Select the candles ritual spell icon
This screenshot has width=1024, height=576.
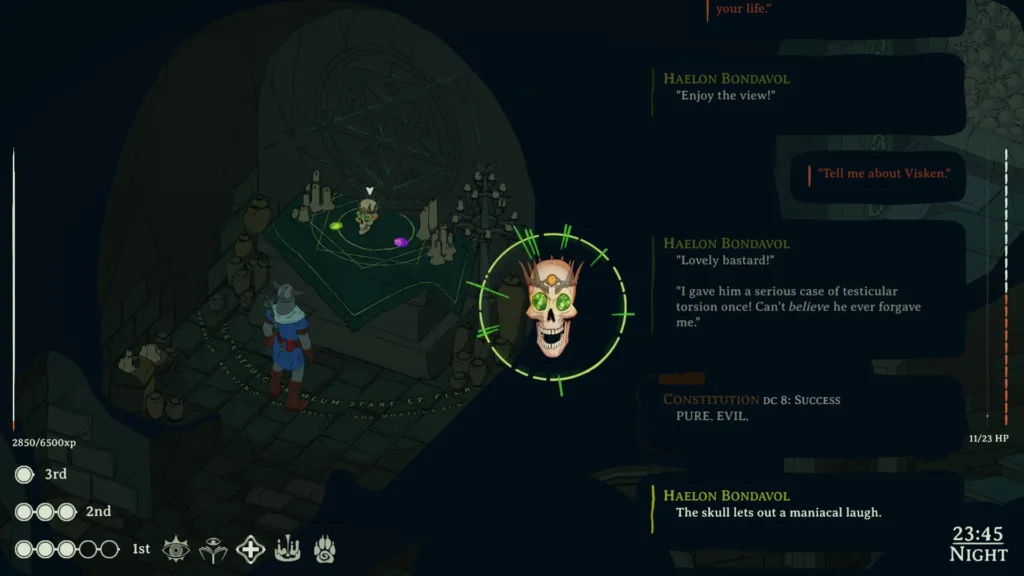coord(288,548)
